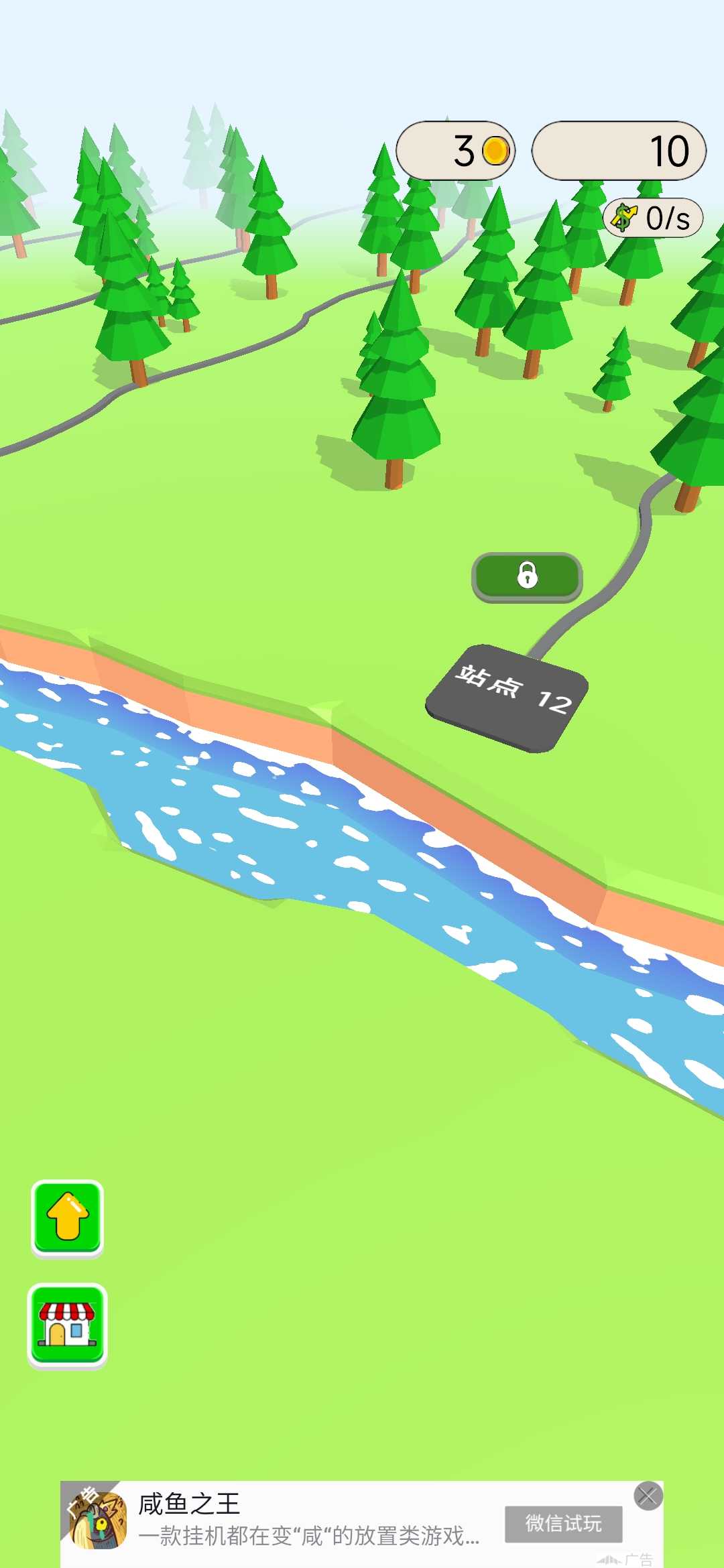
Task: Open the yellow arrow upgrade menu
Action: click(68, 1217)
